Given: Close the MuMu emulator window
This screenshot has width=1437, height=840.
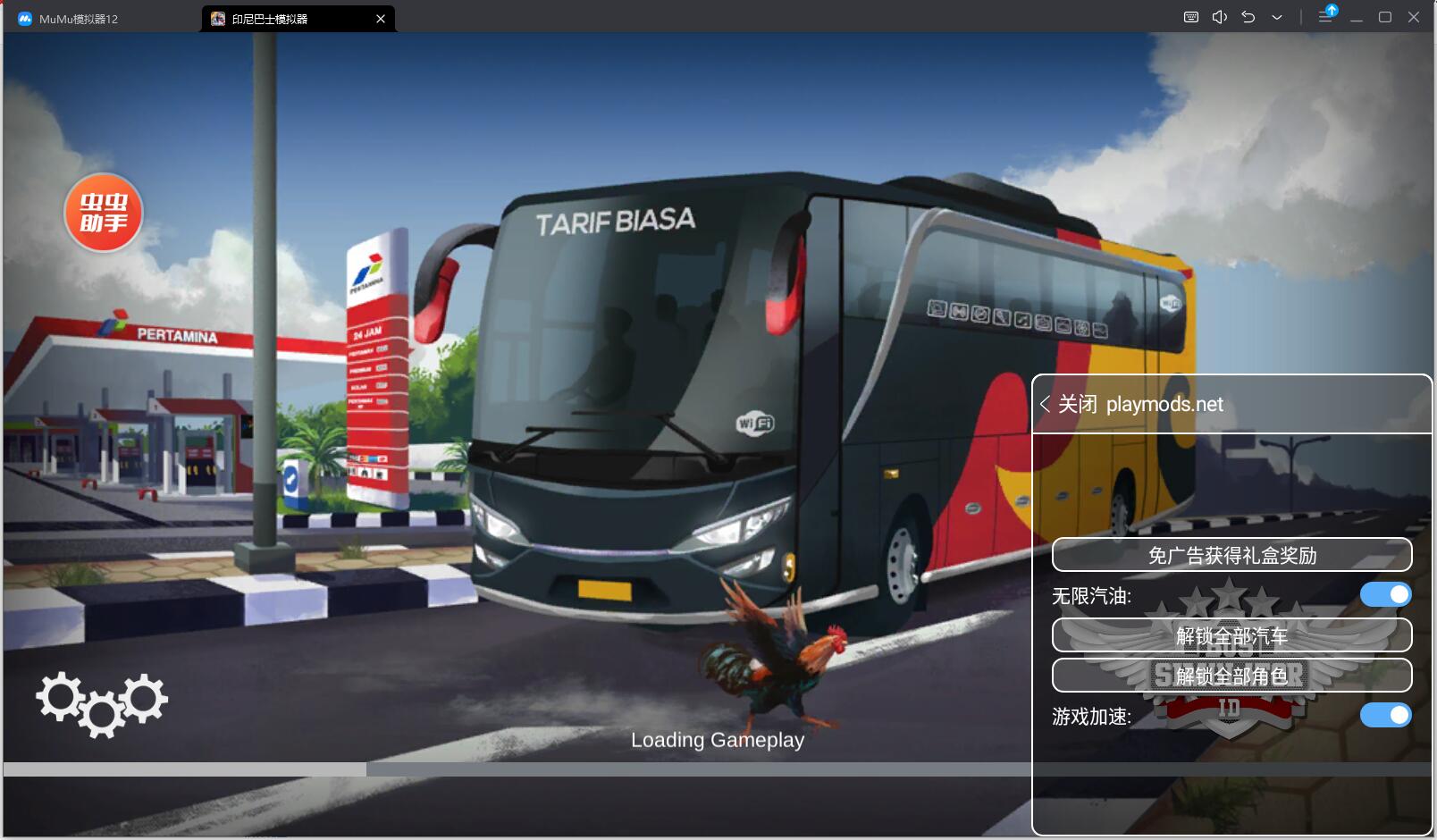Looking at the screenshot, I should click(1414, 18).
